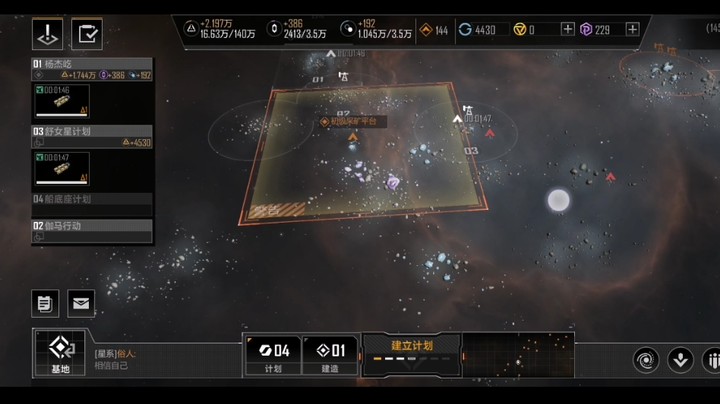This screenshot has height=404, width=720.
Task: Open the galaxy spiral view icon
Action: [x=646, y=359]
